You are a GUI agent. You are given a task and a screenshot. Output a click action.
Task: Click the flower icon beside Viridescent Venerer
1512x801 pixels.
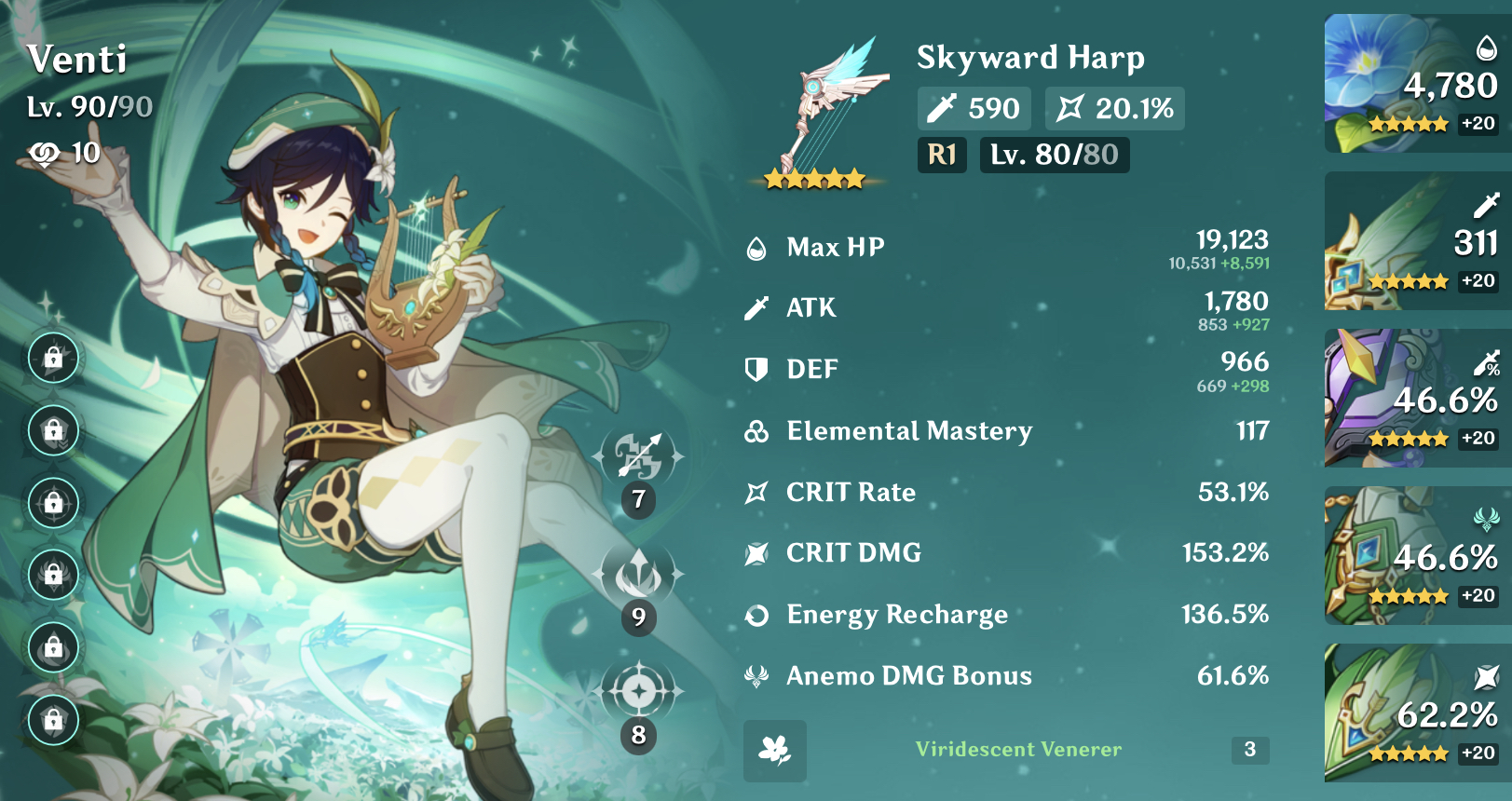773,753
